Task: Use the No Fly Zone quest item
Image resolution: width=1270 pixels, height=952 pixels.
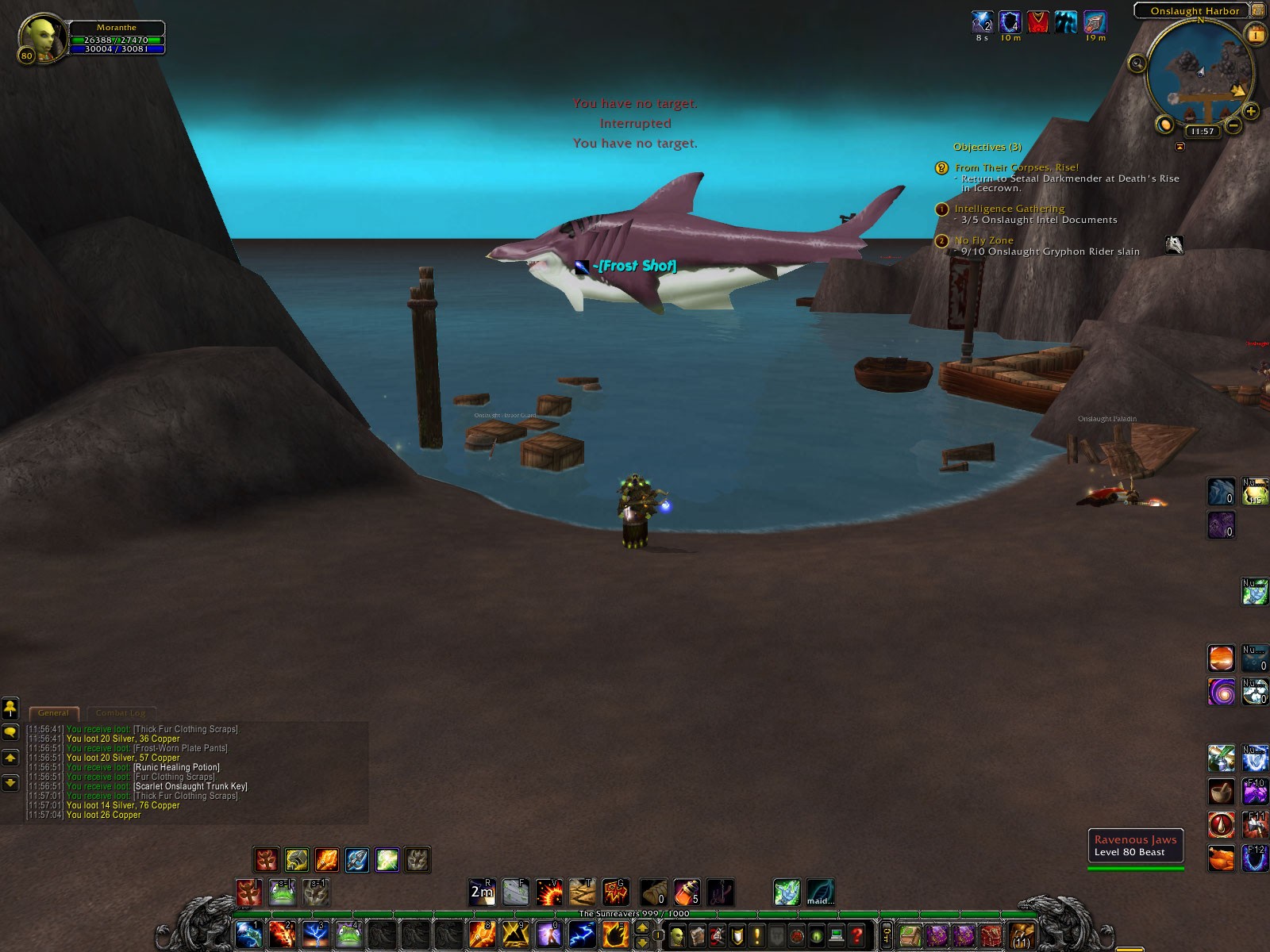Action: pos(1174,245)
